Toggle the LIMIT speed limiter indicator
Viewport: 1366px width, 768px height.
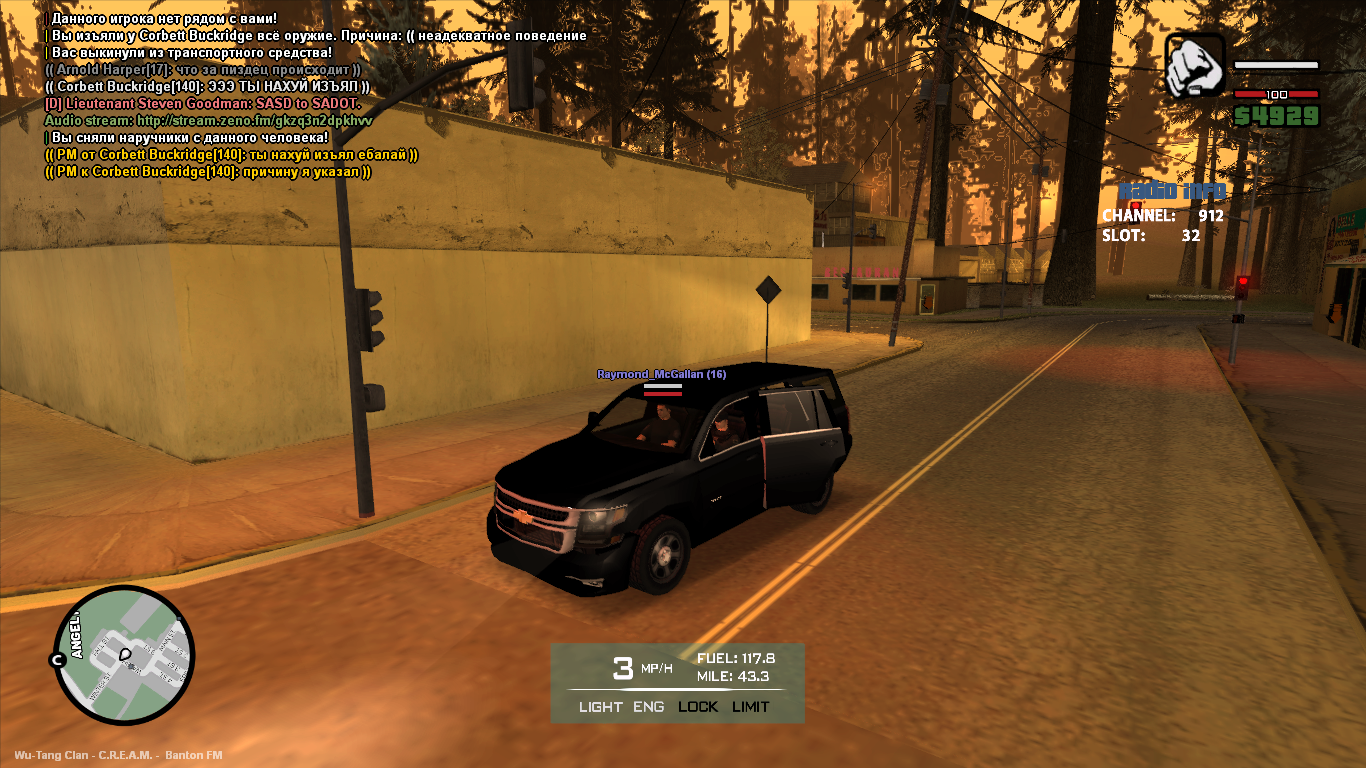pyautogui.click(x=750, y=707)
